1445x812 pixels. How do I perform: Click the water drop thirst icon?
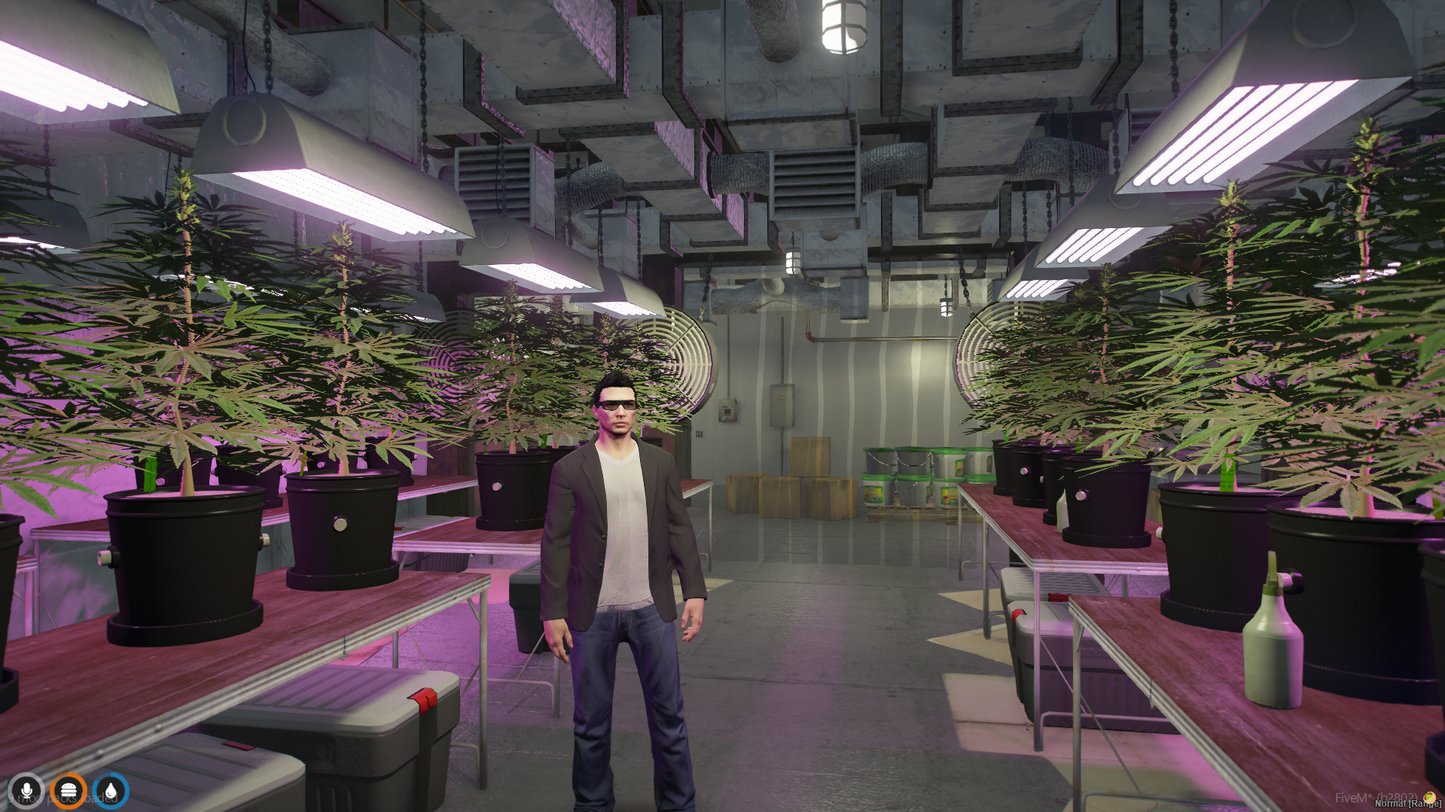(x=111, y=791)
